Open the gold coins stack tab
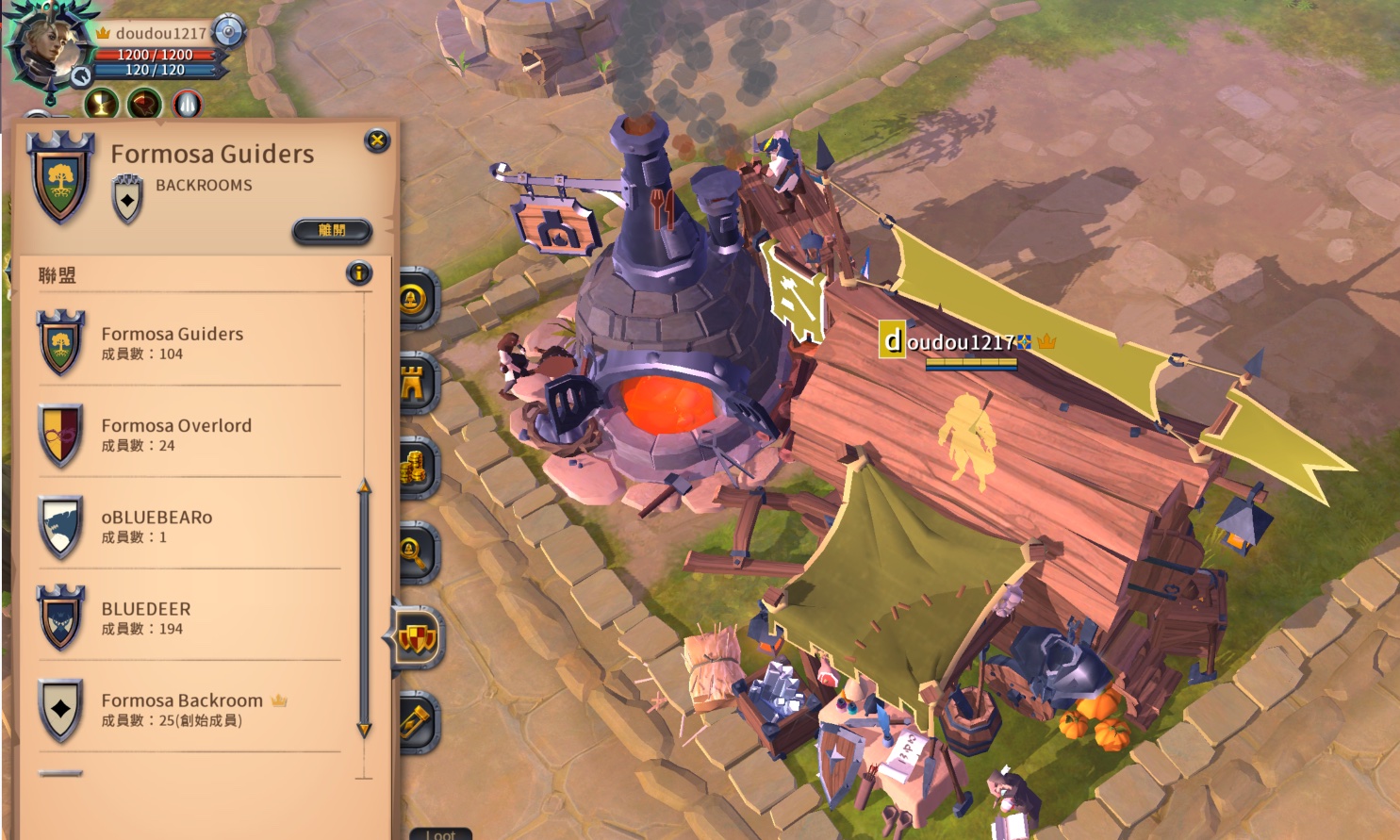Image resolution: width=1400 pixels, height=840 pixels. tap(415, 469)
